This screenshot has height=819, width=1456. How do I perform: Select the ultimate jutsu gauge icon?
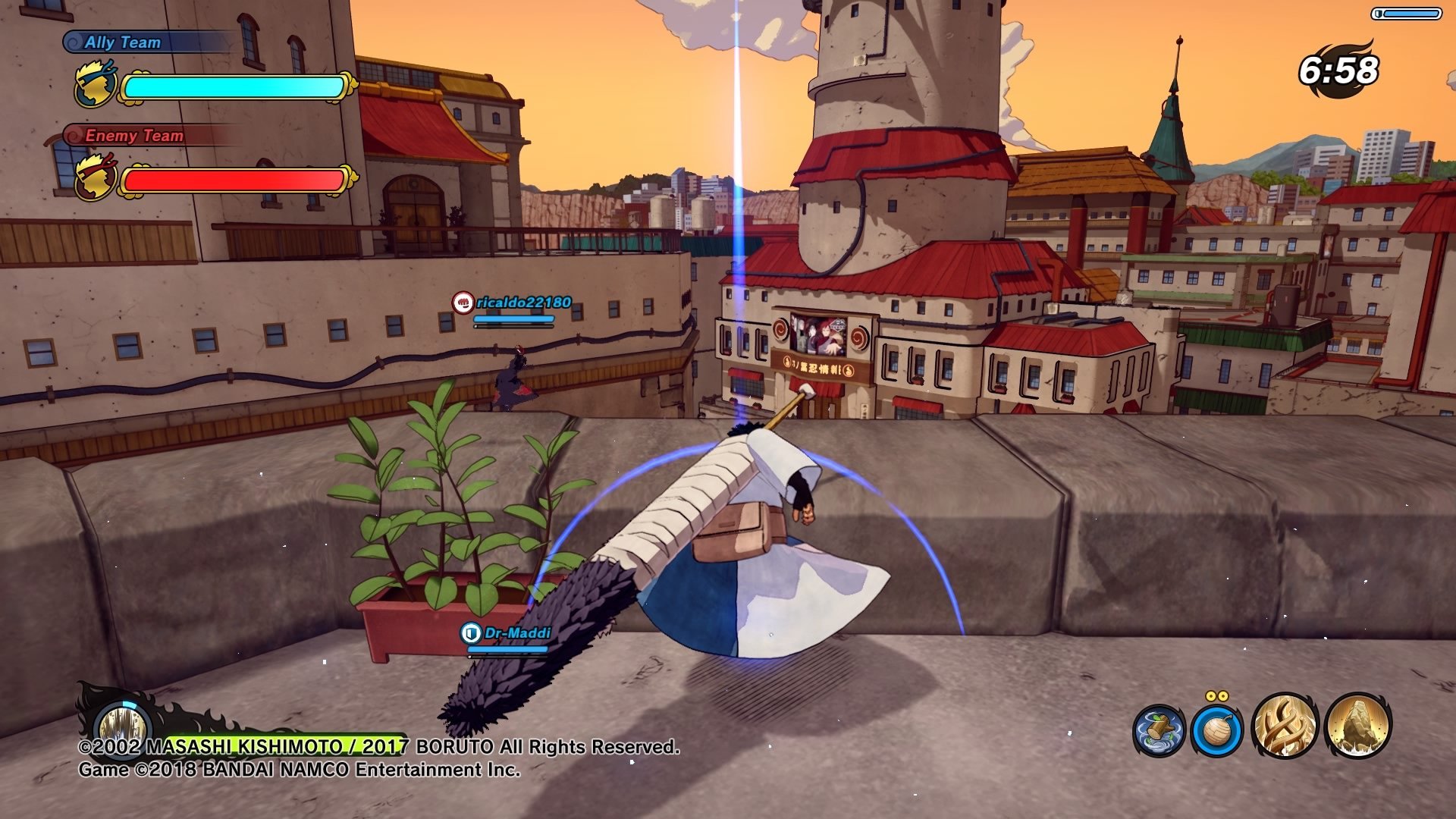120,720
